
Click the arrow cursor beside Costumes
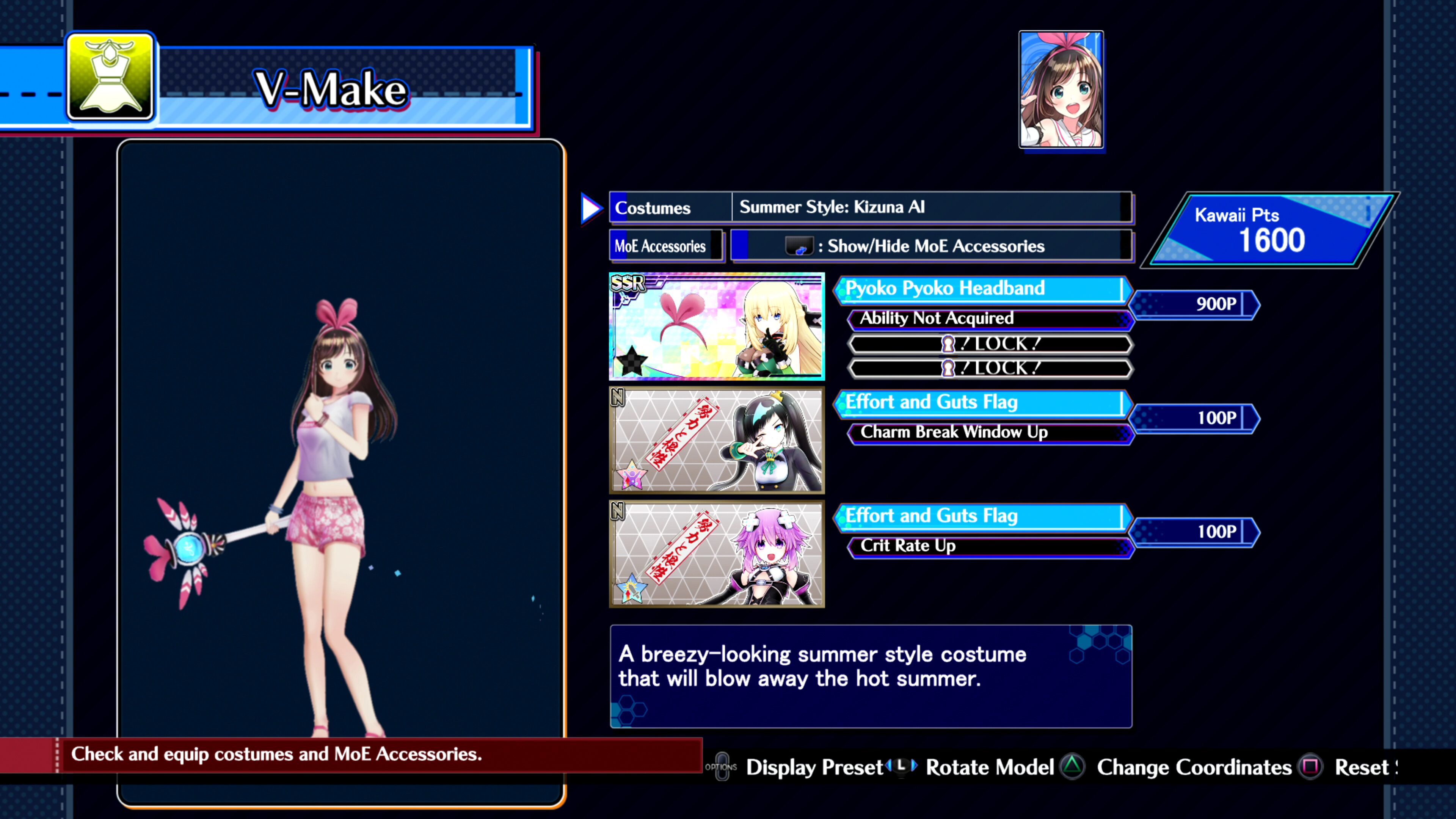click(x=590, y=209)
